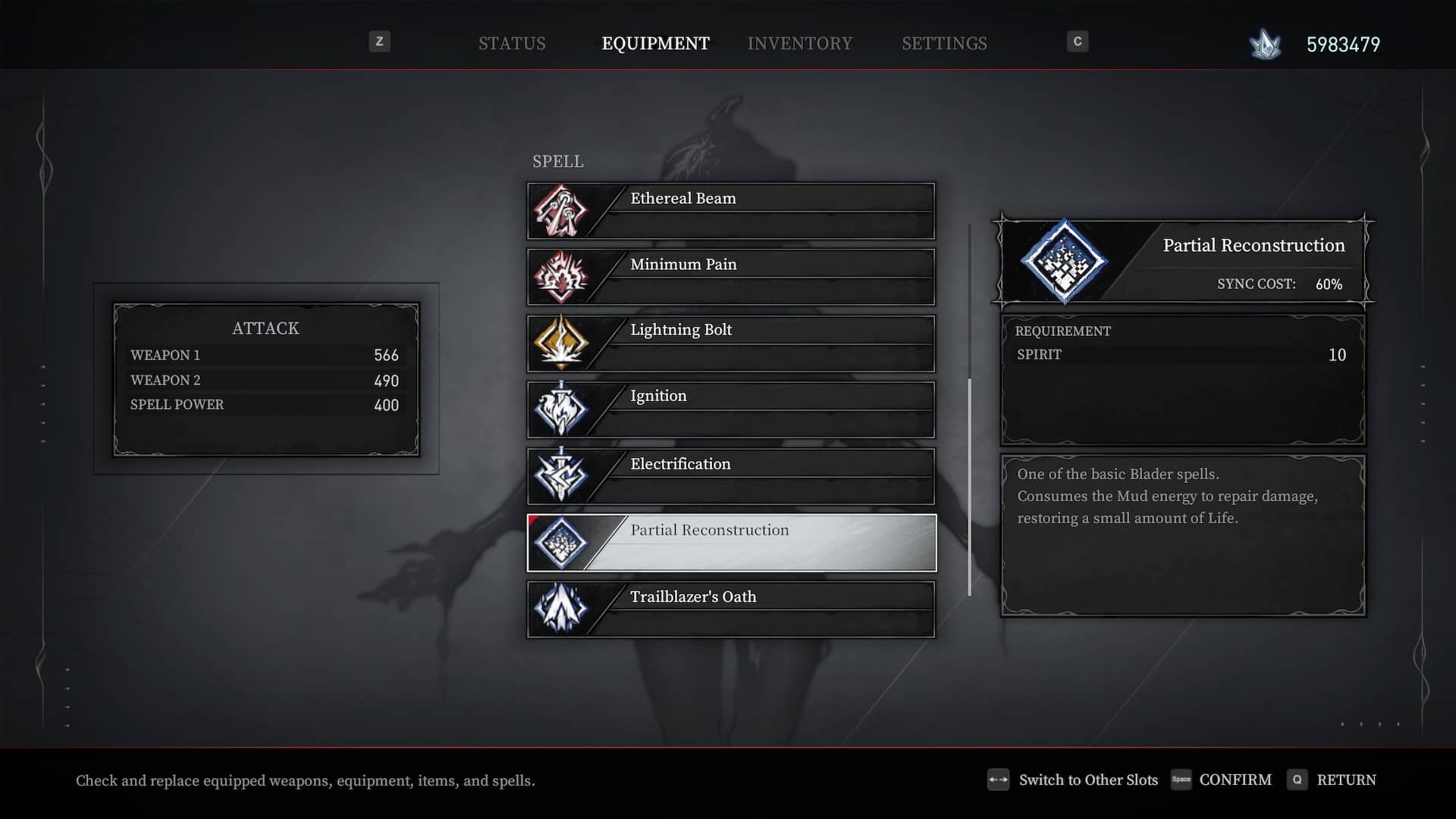The image size is (1456, 819).
Task: Click the highlighted Partial Reconstruction spell
Action: pyautogui.click(x=731, y=542)
